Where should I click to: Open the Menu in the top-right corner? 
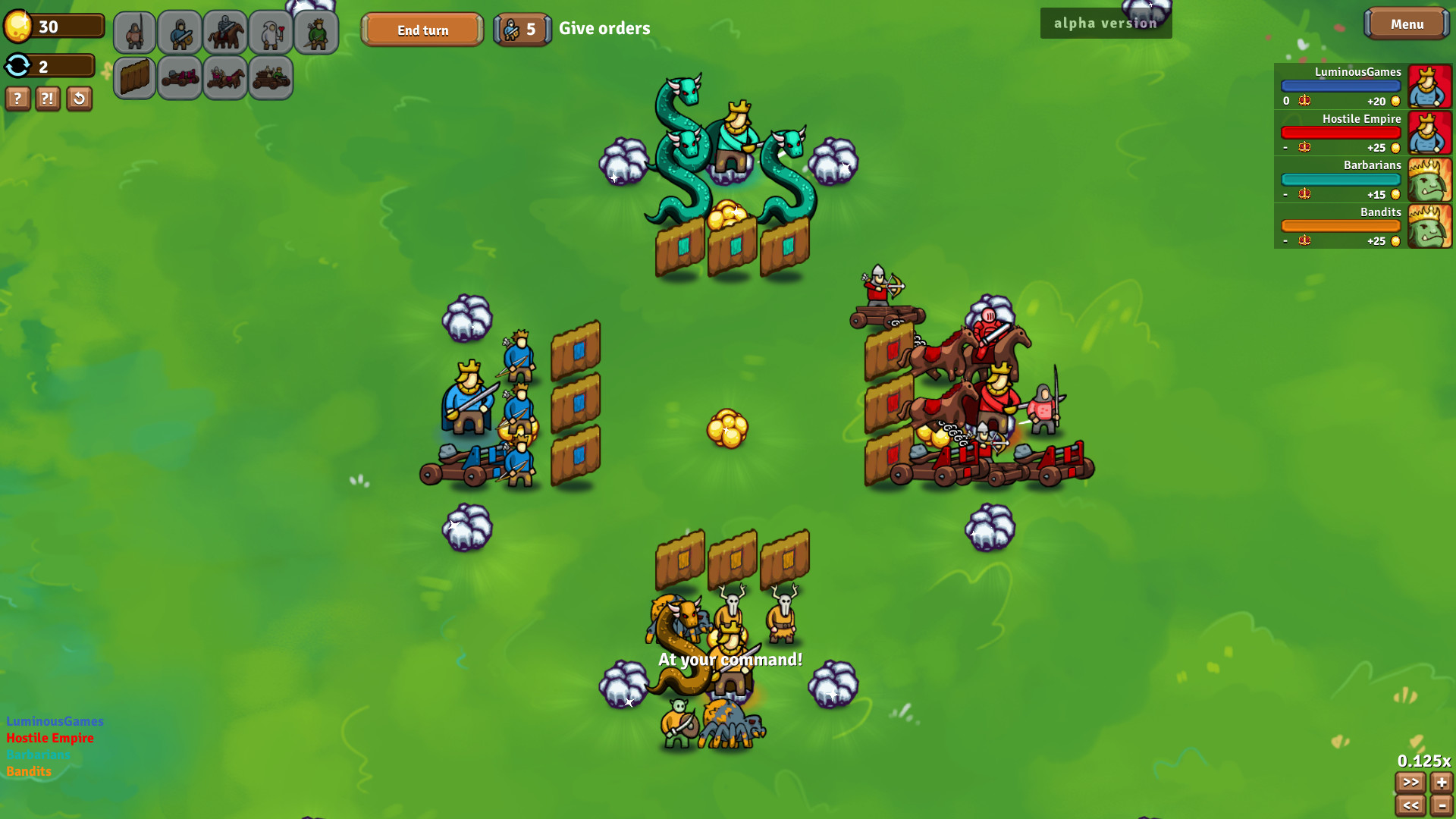pos(1407,24)
